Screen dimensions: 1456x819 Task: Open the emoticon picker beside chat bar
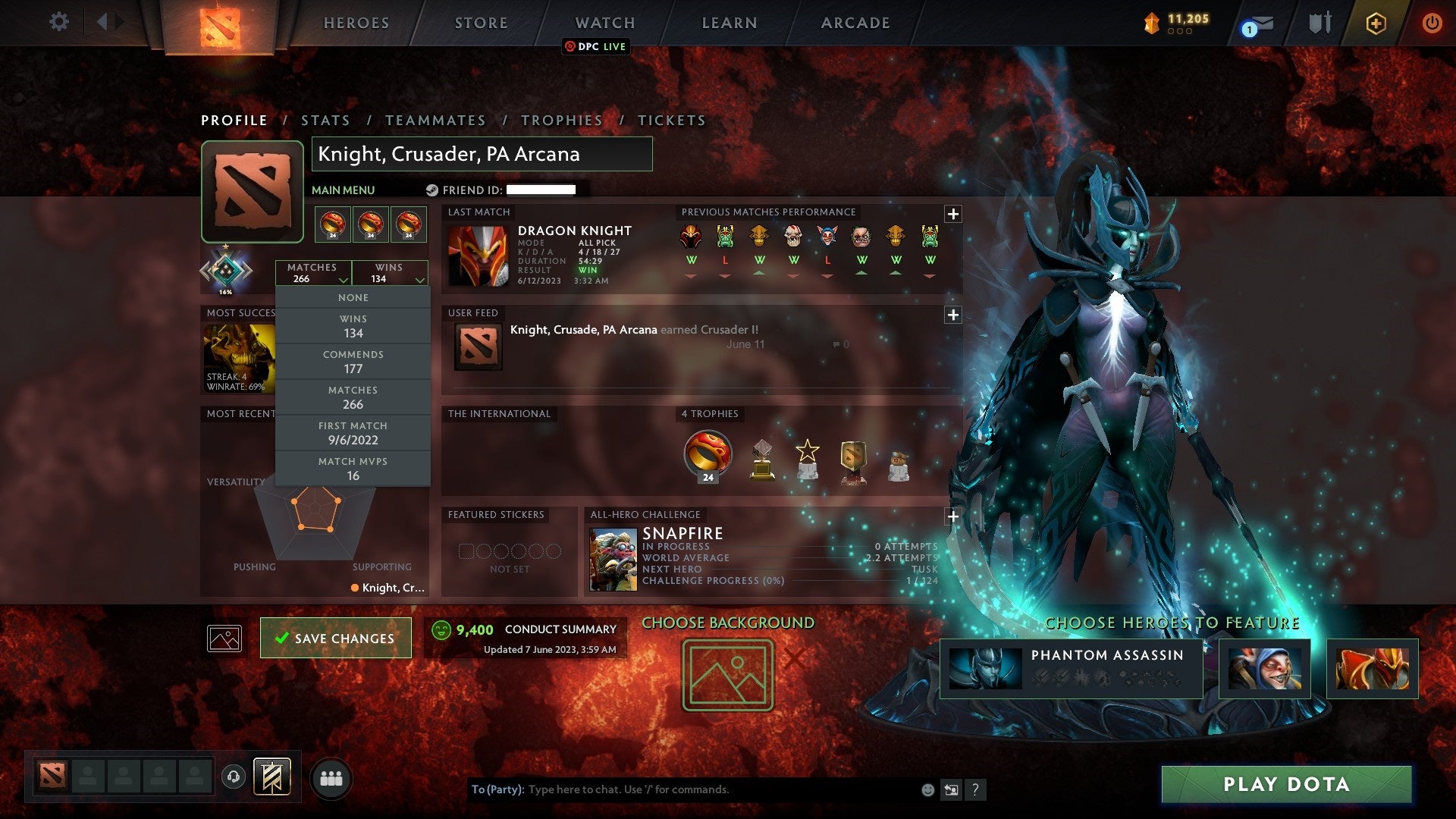click(927, 789)
